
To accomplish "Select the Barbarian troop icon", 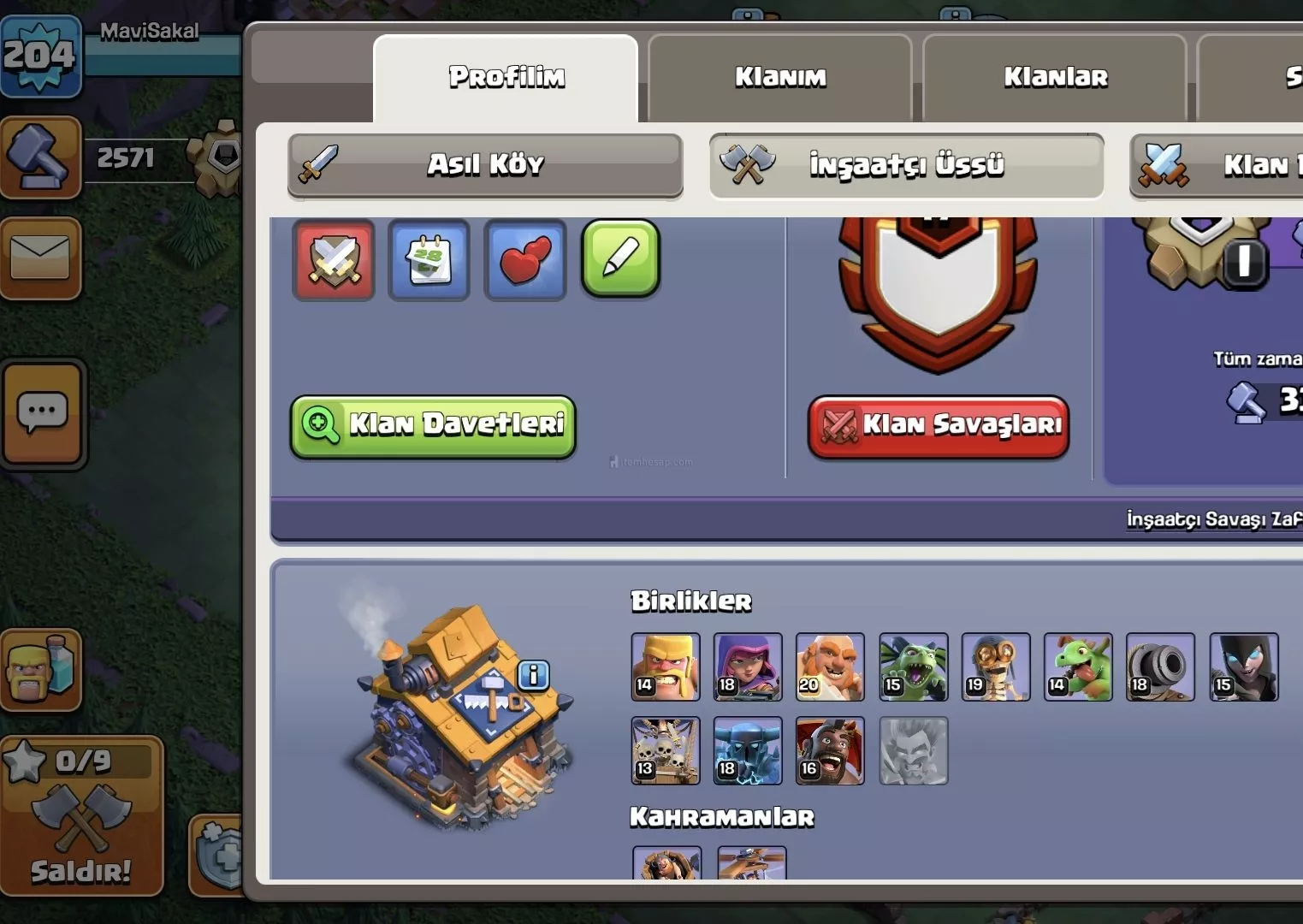I will [x=666, y=667].
